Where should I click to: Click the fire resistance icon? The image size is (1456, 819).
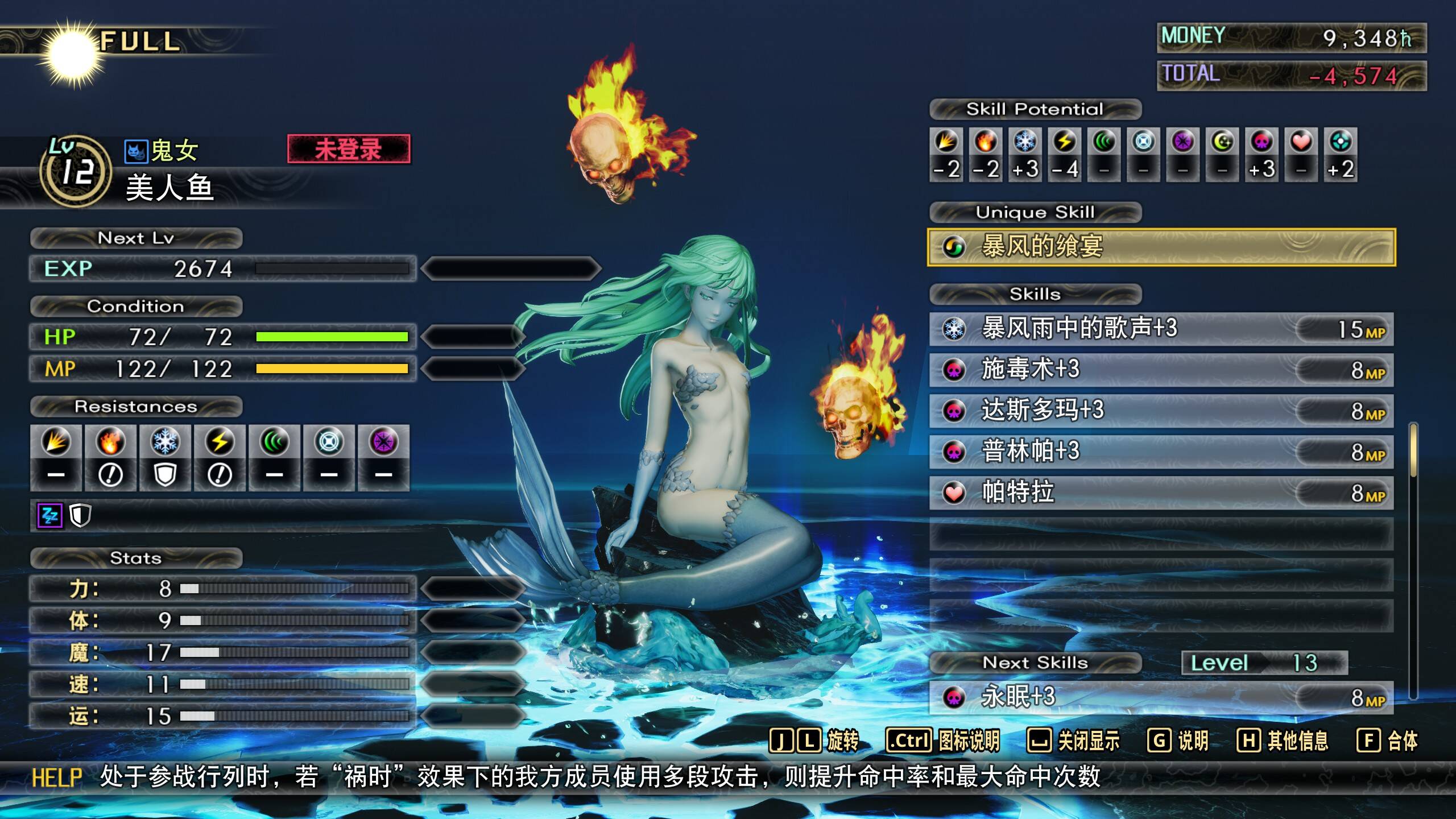[110, 442]
